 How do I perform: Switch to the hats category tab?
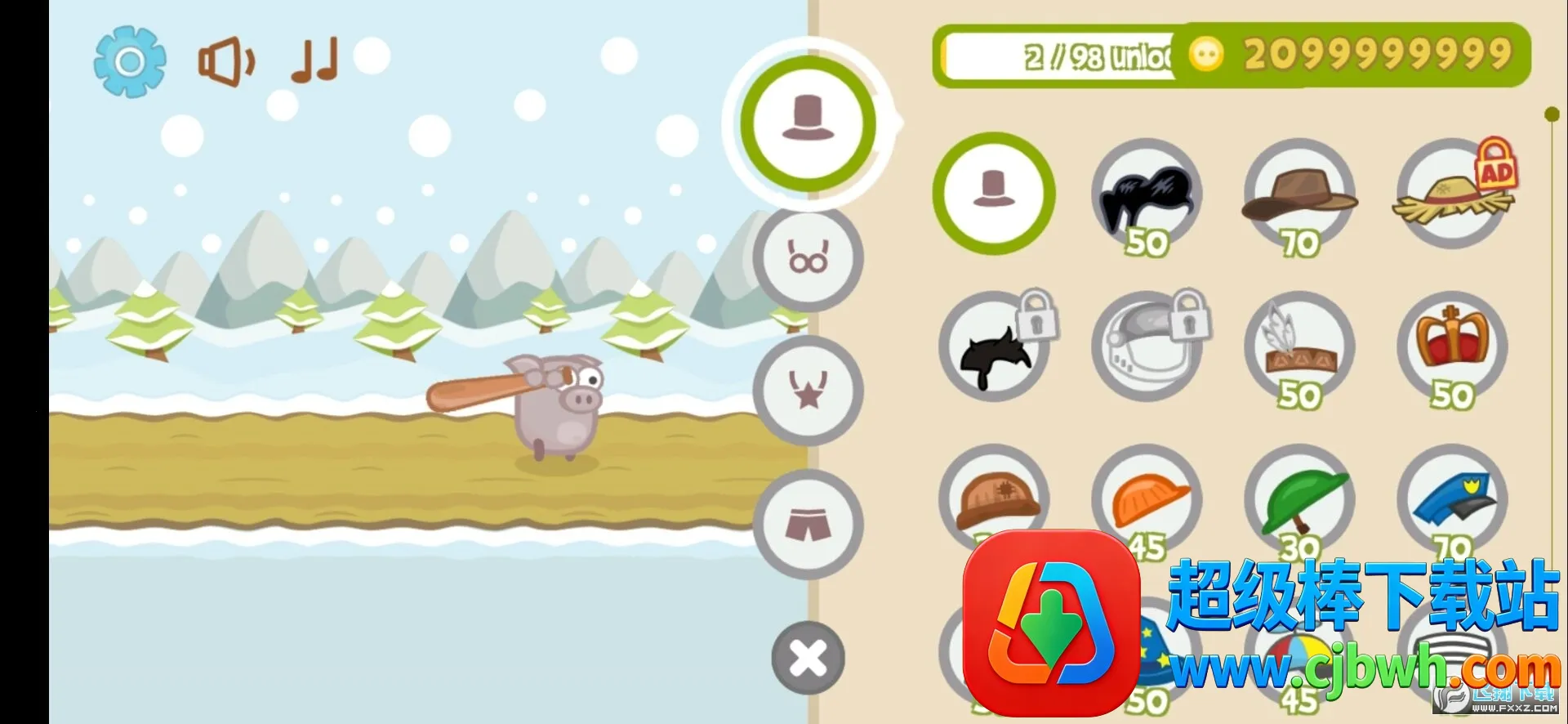pos(808,123)
